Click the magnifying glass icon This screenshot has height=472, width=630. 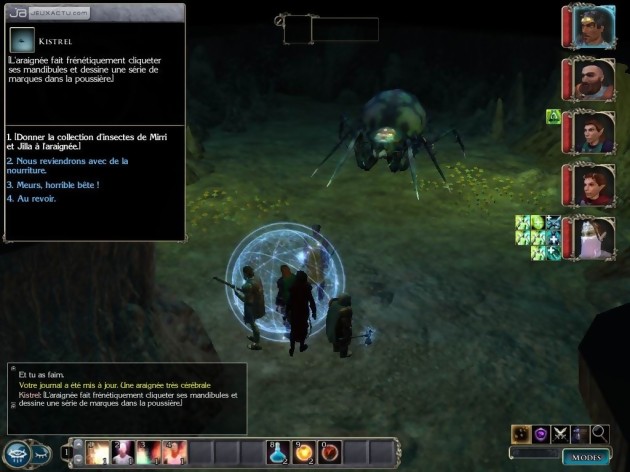point(599,433)
